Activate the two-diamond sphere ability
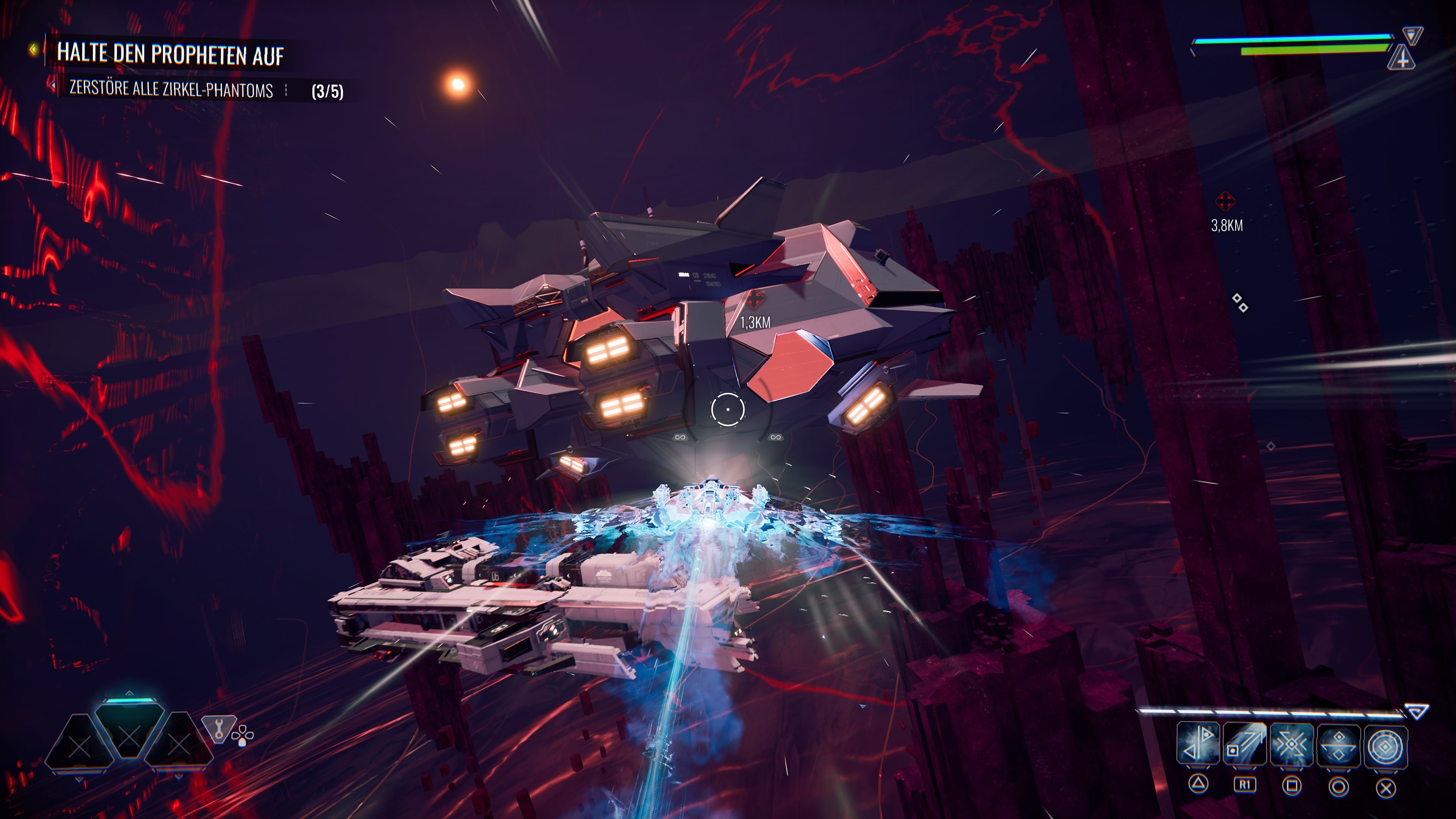 tap(1338, 745)
